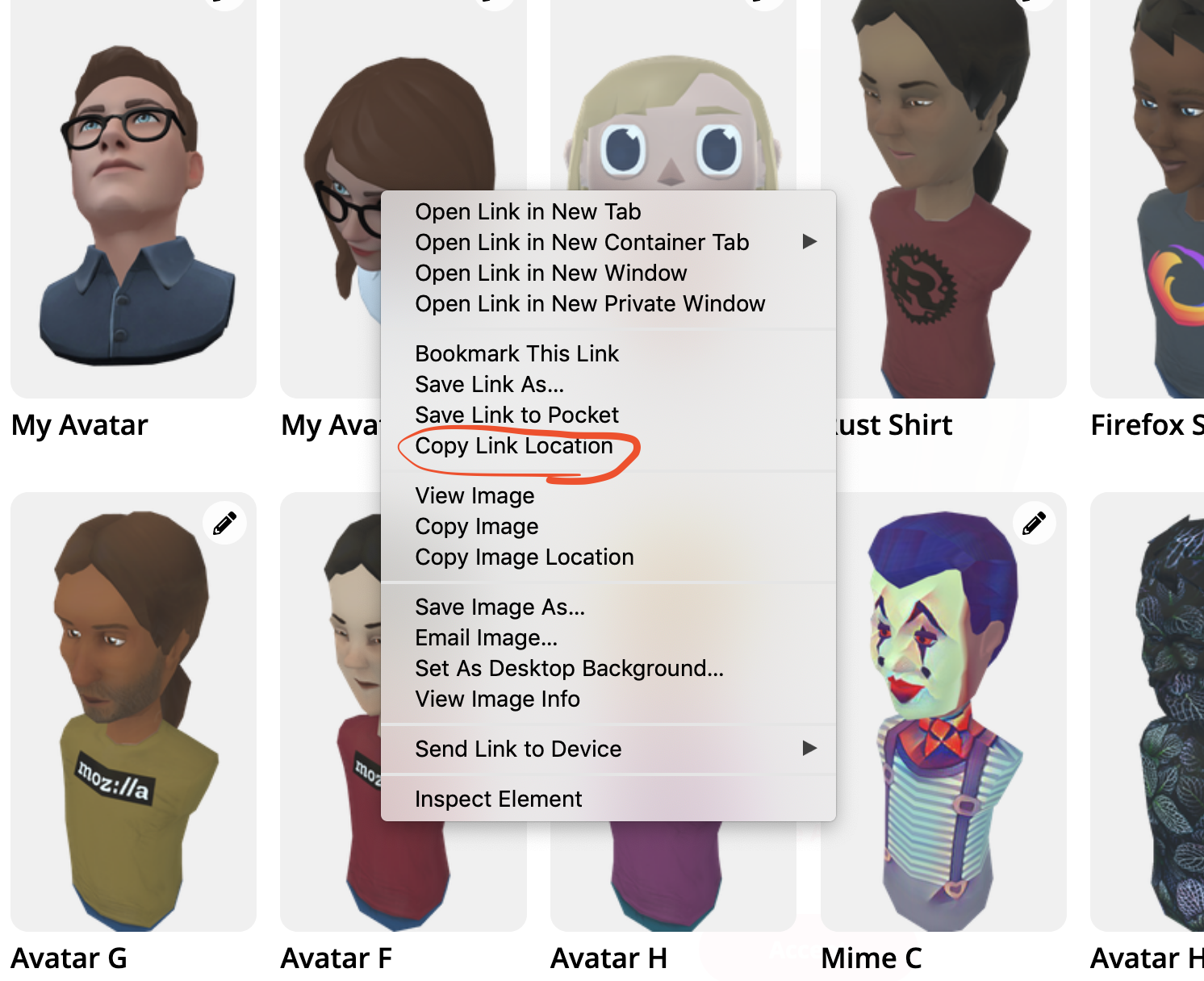
Task: Click the pencil edit icon on Mime C
Action: (x=1034, y=523)
